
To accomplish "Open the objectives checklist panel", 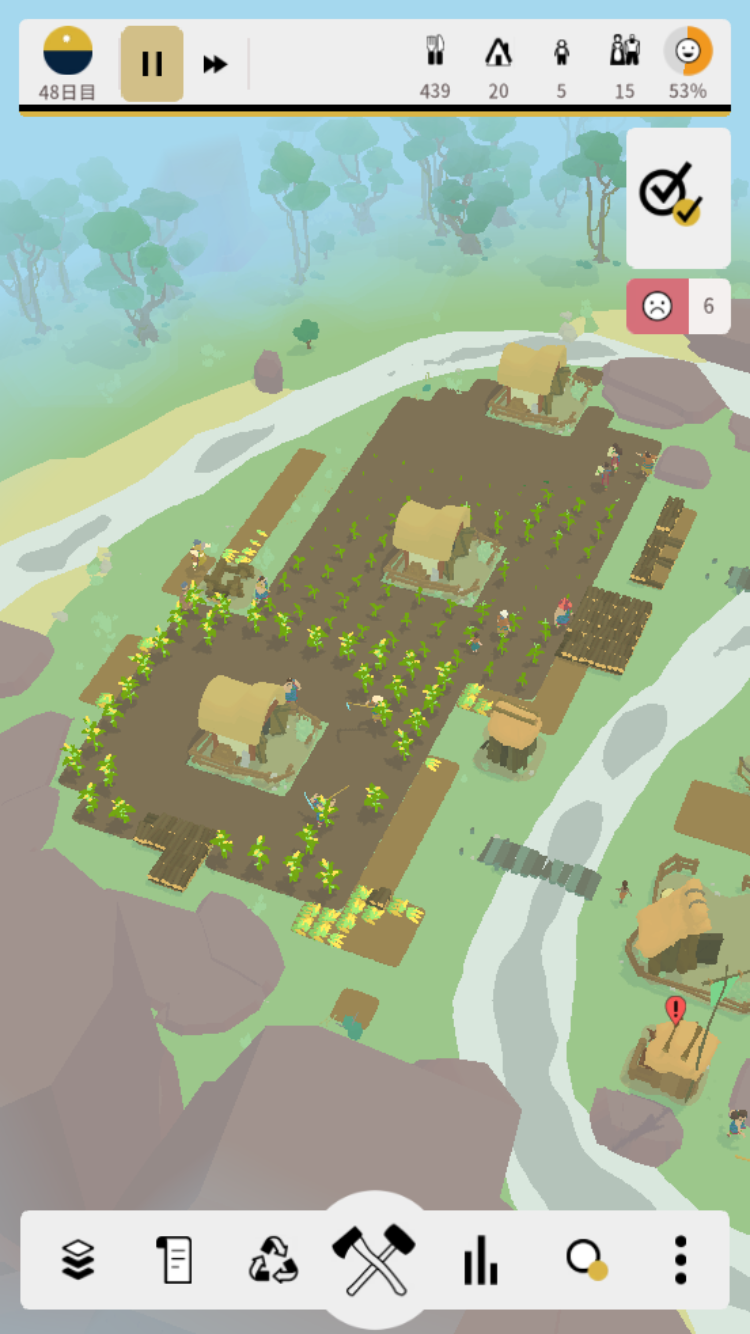I will [x=678, y=197].
